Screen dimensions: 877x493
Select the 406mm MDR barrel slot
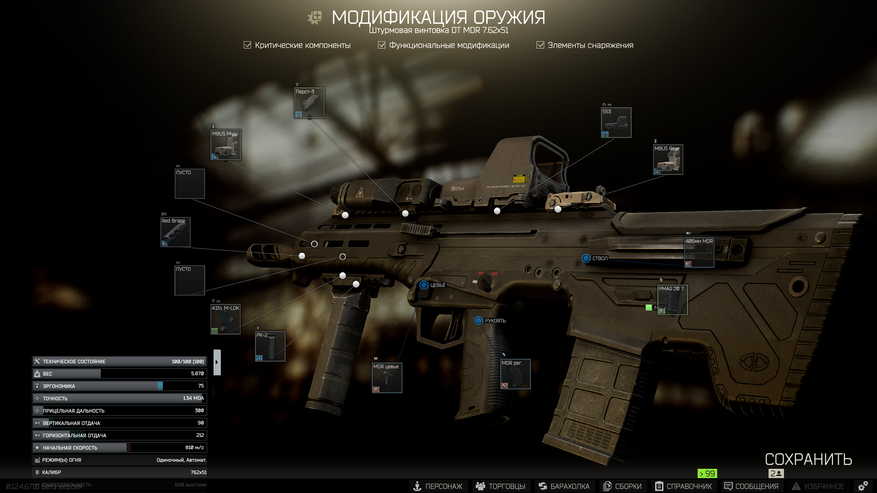click(700, 252)
